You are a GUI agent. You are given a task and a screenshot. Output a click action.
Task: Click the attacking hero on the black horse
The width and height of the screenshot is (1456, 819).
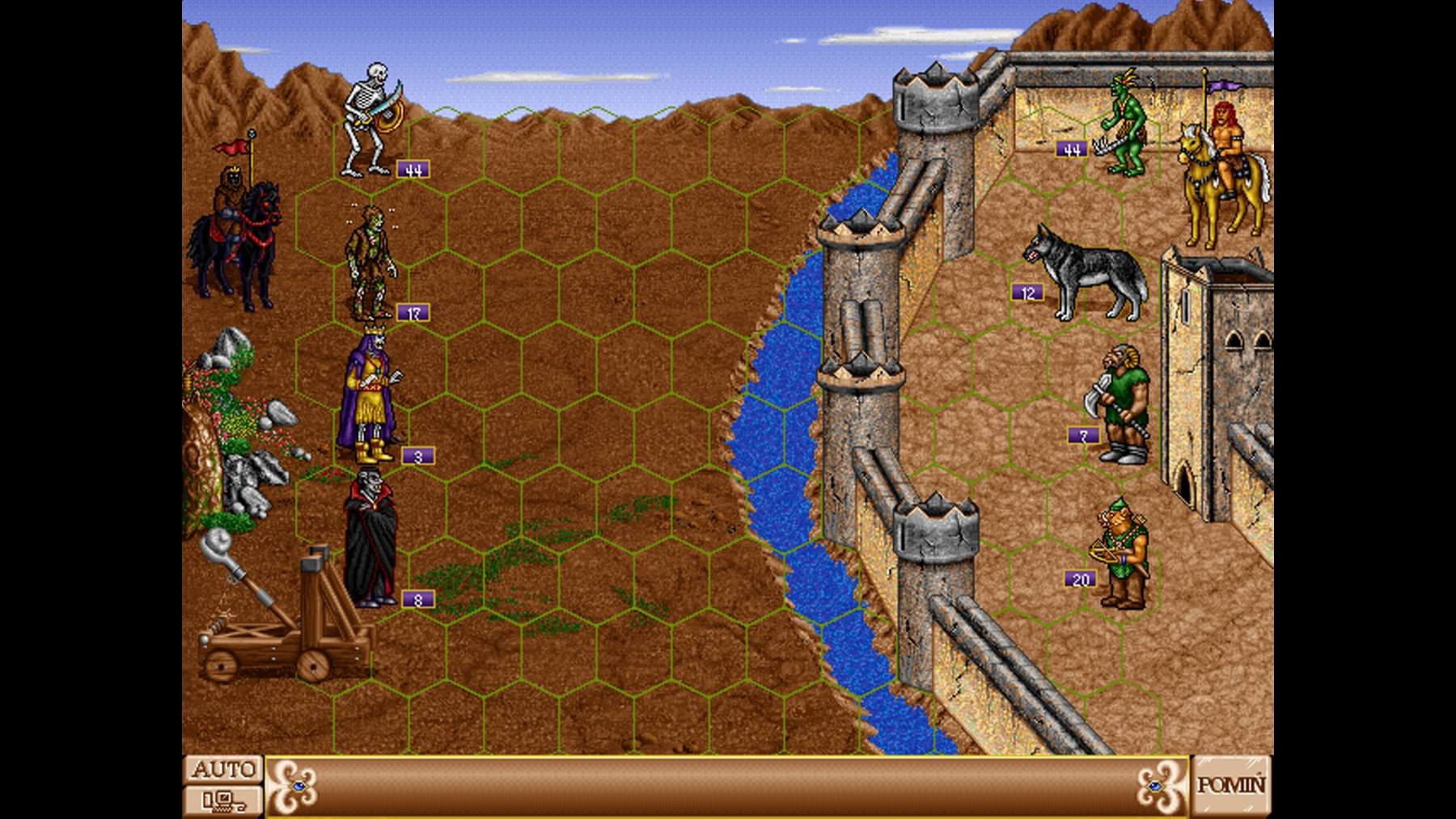[239, 234]
